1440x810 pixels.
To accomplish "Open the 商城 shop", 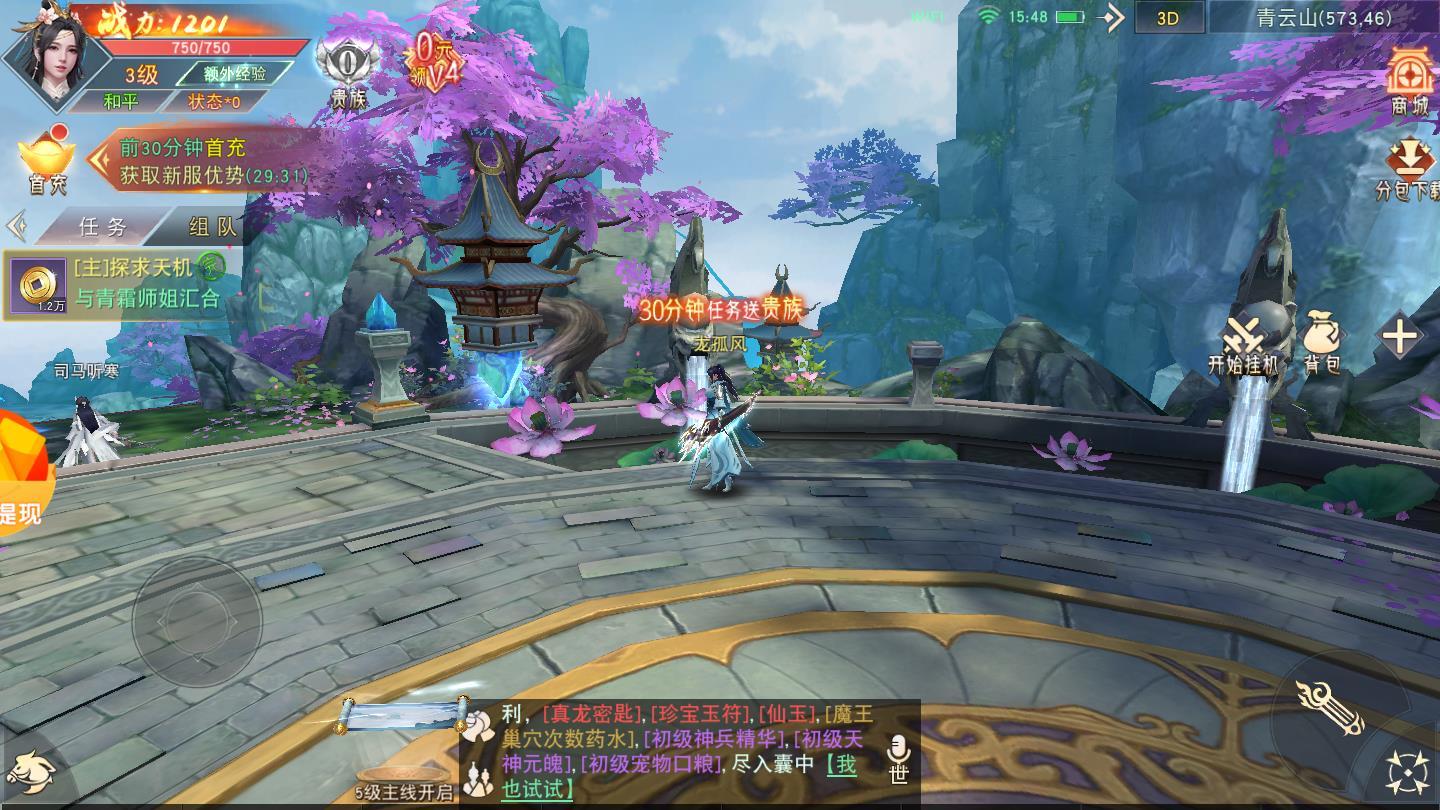I will point(1410,80).
